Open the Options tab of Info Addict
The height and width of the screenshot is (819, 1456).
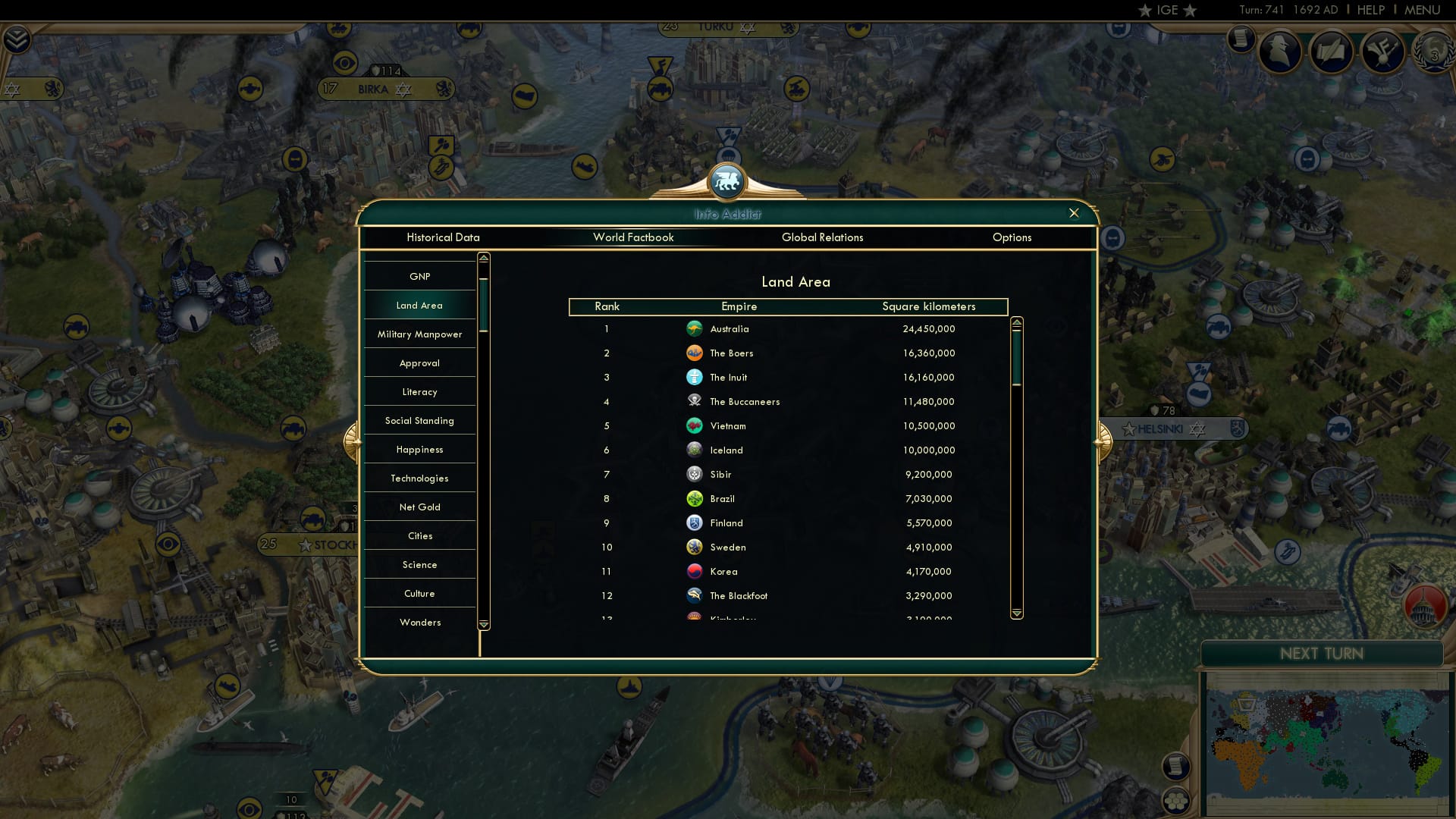[1012, 237]
